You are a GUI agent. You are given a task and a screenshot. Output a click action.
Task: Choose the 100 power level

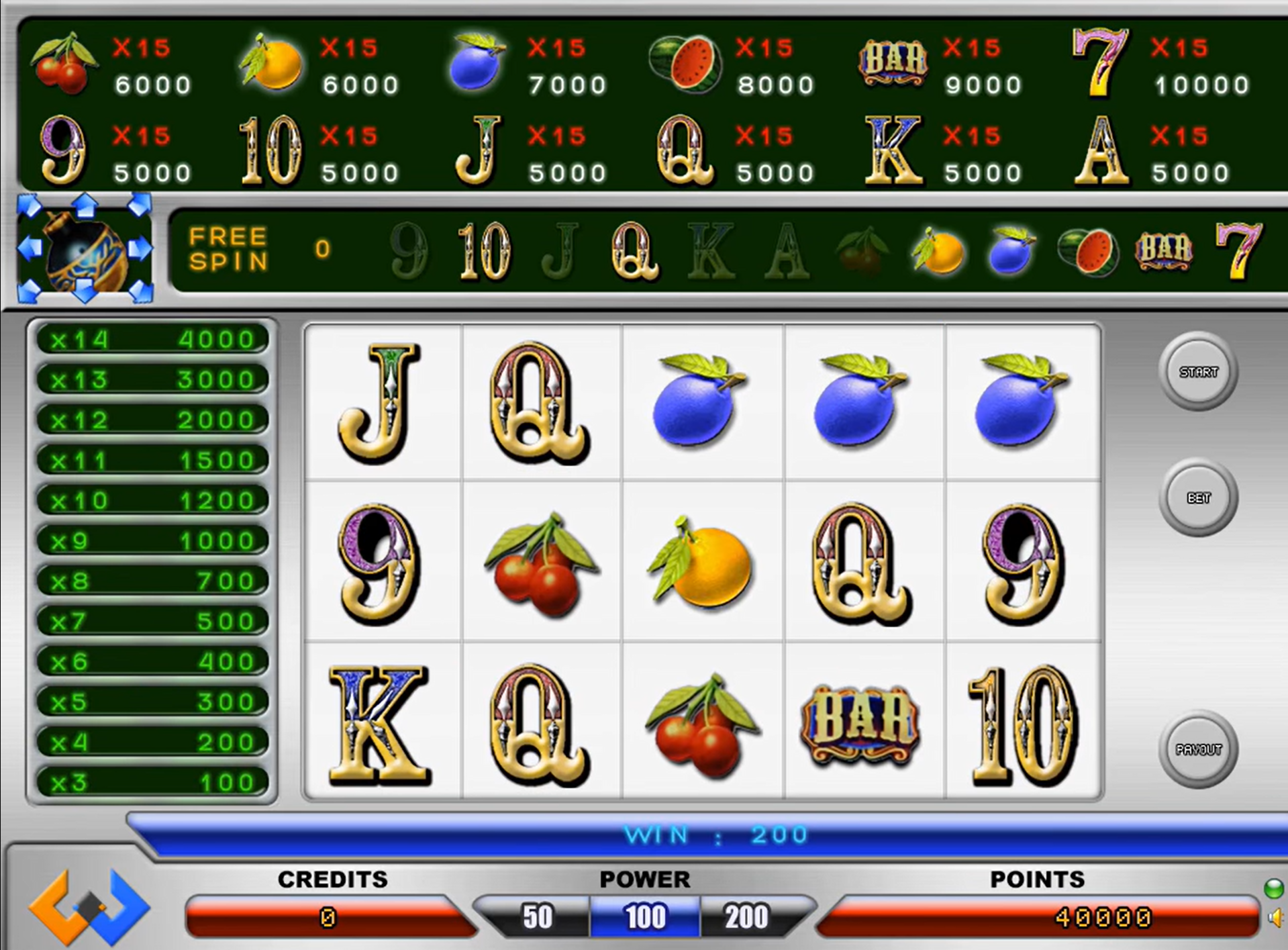coord(645,917)
